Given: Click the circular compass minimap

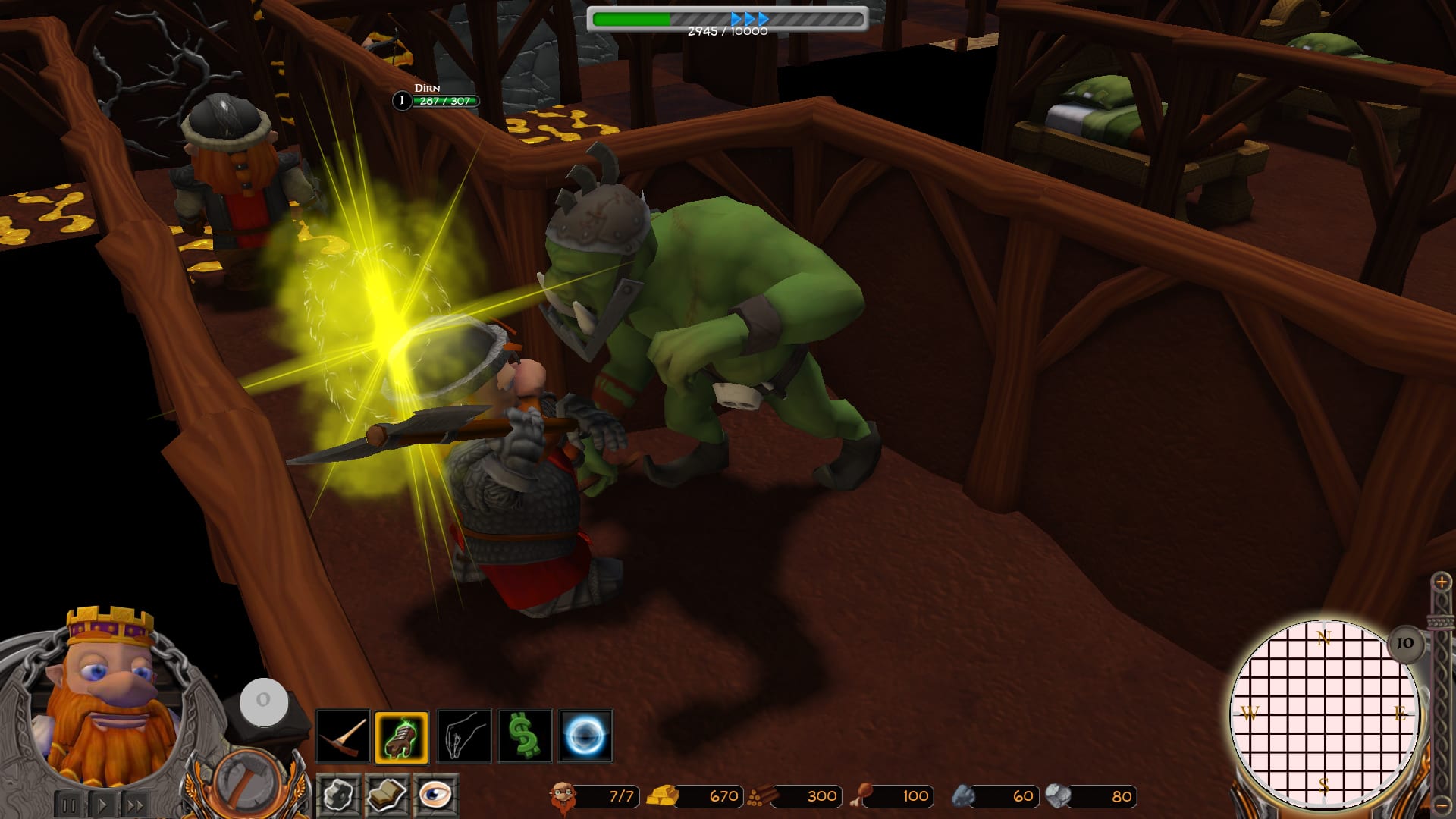Looking at the screenshot, I should point(1323,714).
